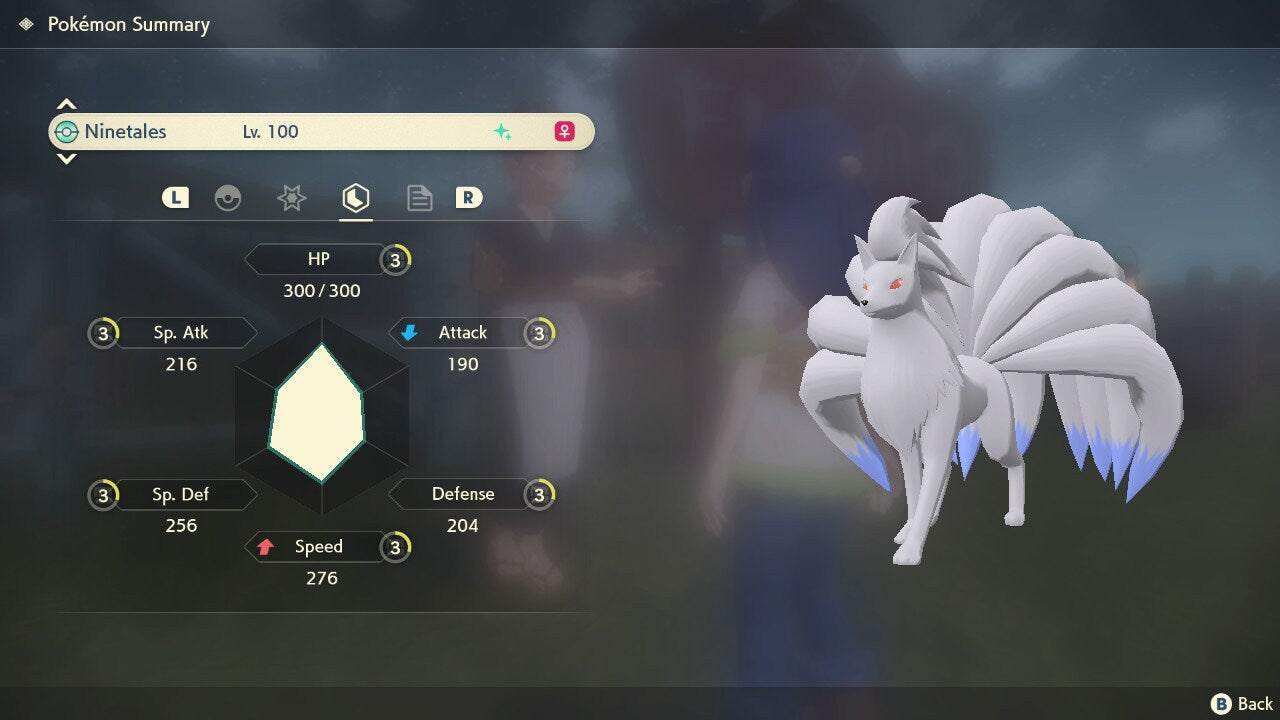Click the up arrow above Ninetales' name

(66, 104)
